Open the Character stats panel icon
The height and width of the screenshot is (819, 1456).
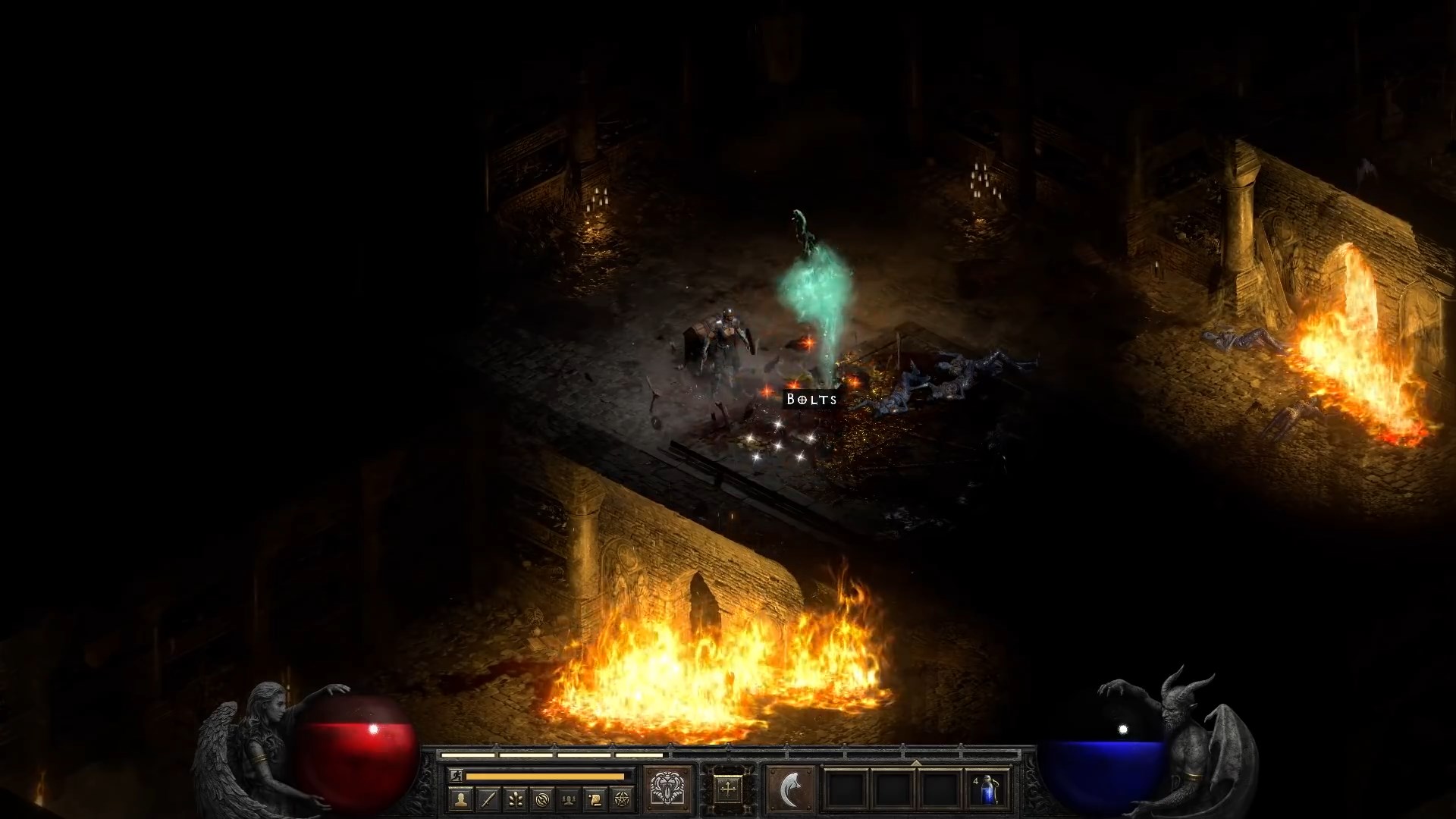point(462,799)
